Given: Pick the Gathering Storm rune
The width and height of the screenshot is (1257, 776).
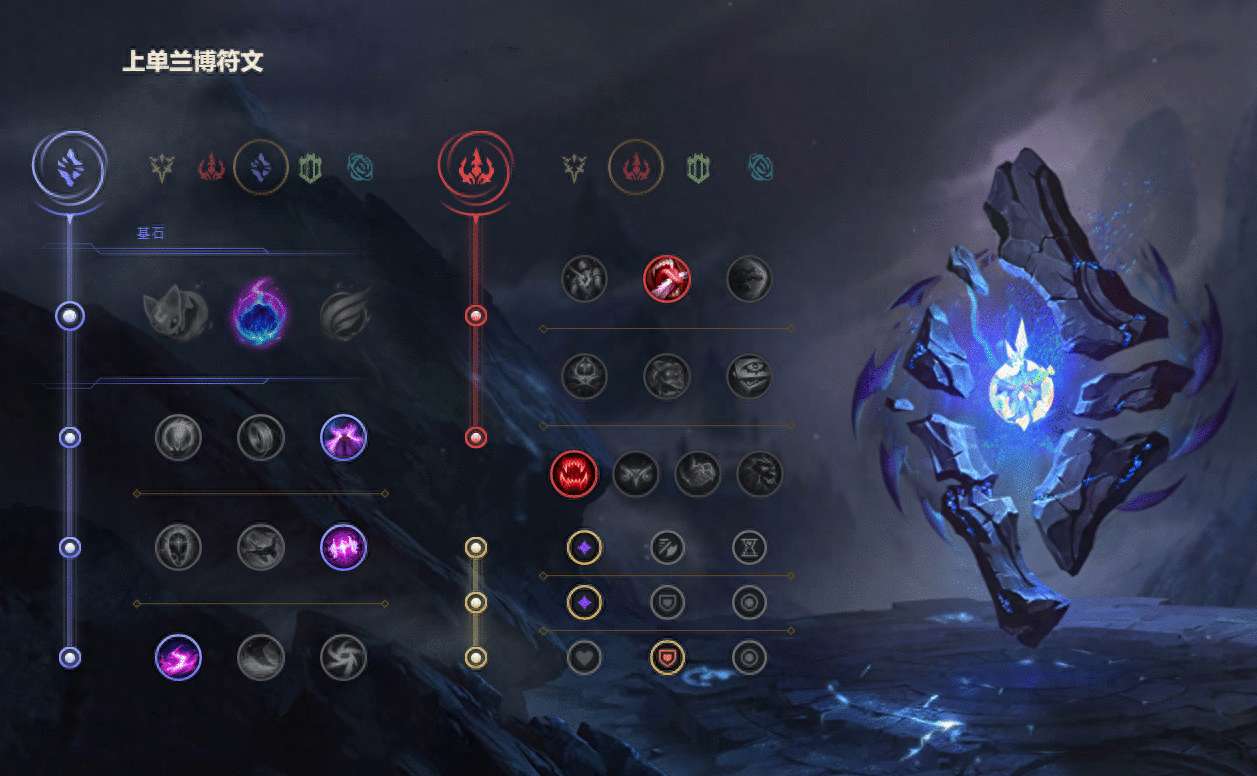Looking at the screenshot, I should 343,657.
